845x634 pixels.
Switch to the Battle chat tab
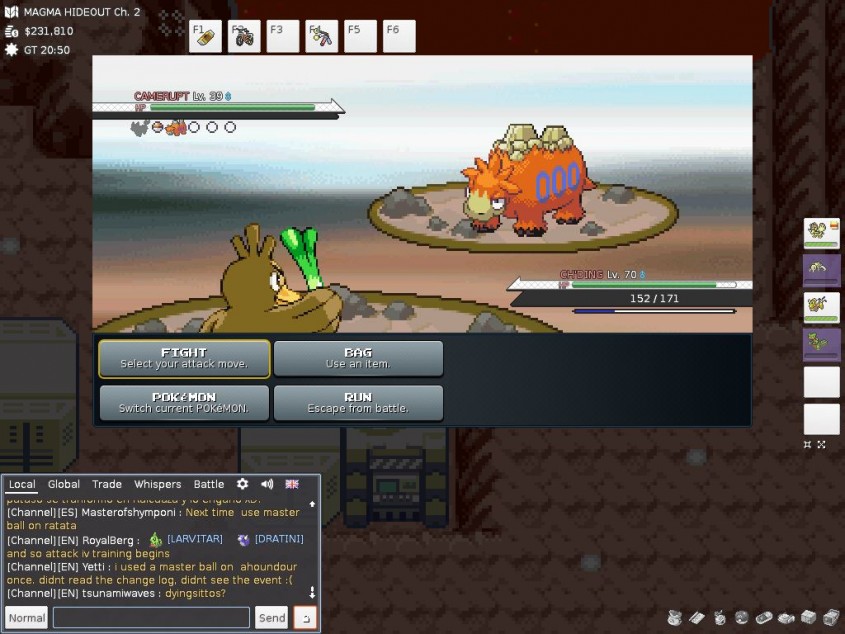[209, 484]
